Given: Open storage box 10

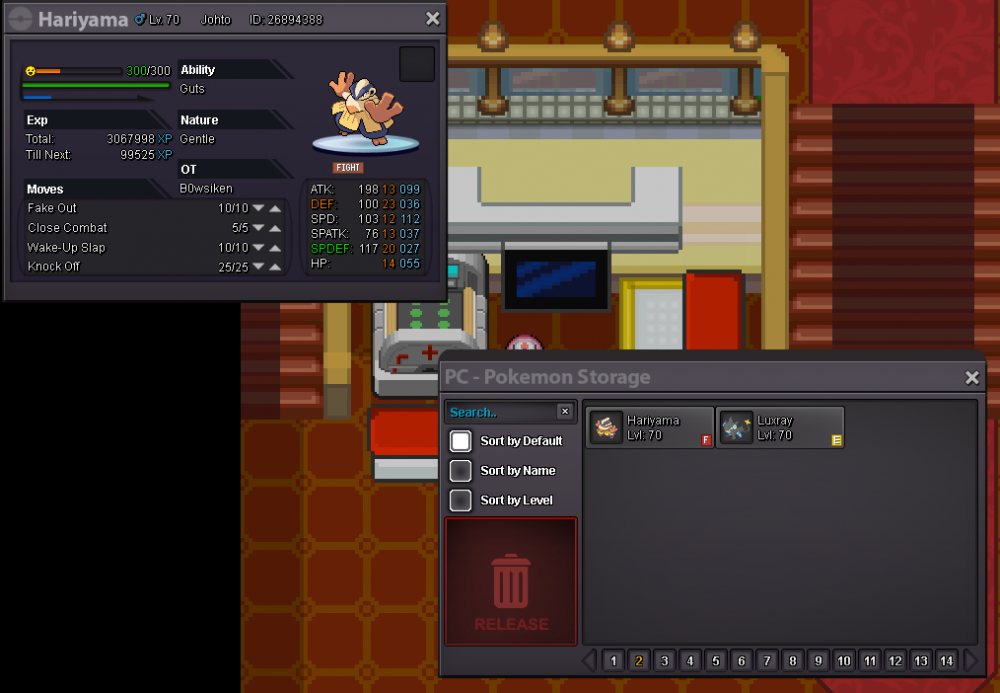Looking at the screenshot, I should point(844,661).
